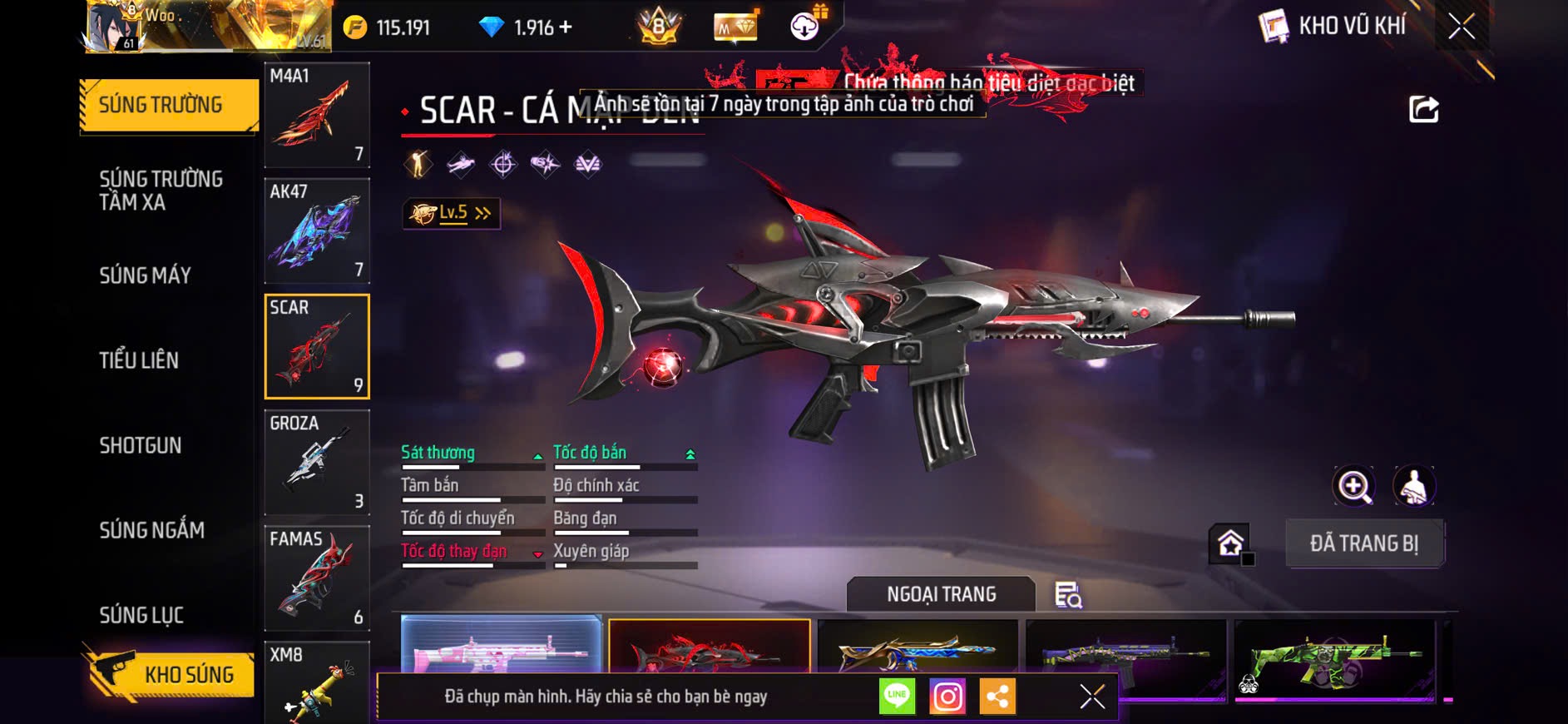This screenshot has height=724, width=1568.
Task: Choose the Tiểu Liên category
Action: click(139, 360)
